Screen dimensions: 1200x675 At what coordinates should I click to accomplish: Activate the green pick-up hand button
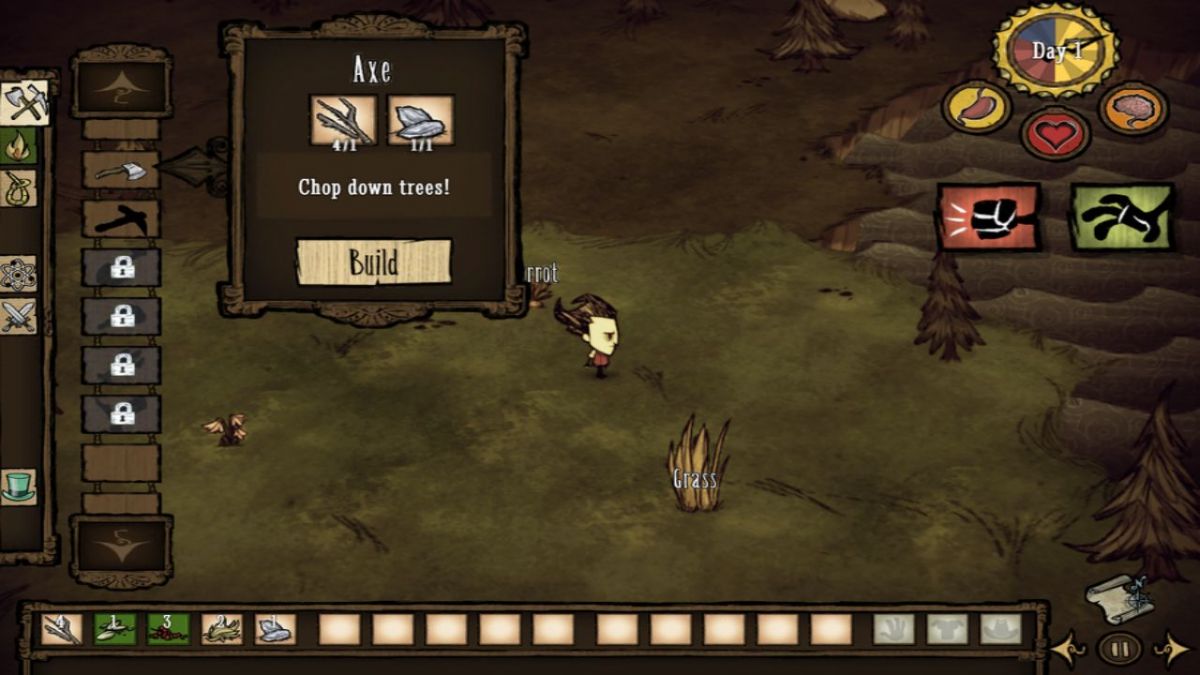[x=1122, y=216]
